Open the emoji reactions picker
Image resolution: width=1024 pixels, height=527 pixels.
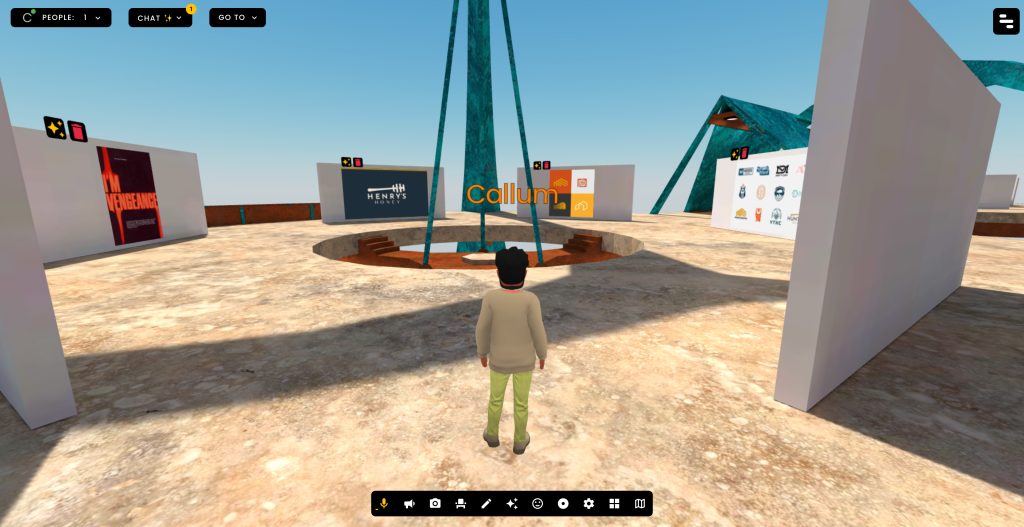click(x=537, y=504)
